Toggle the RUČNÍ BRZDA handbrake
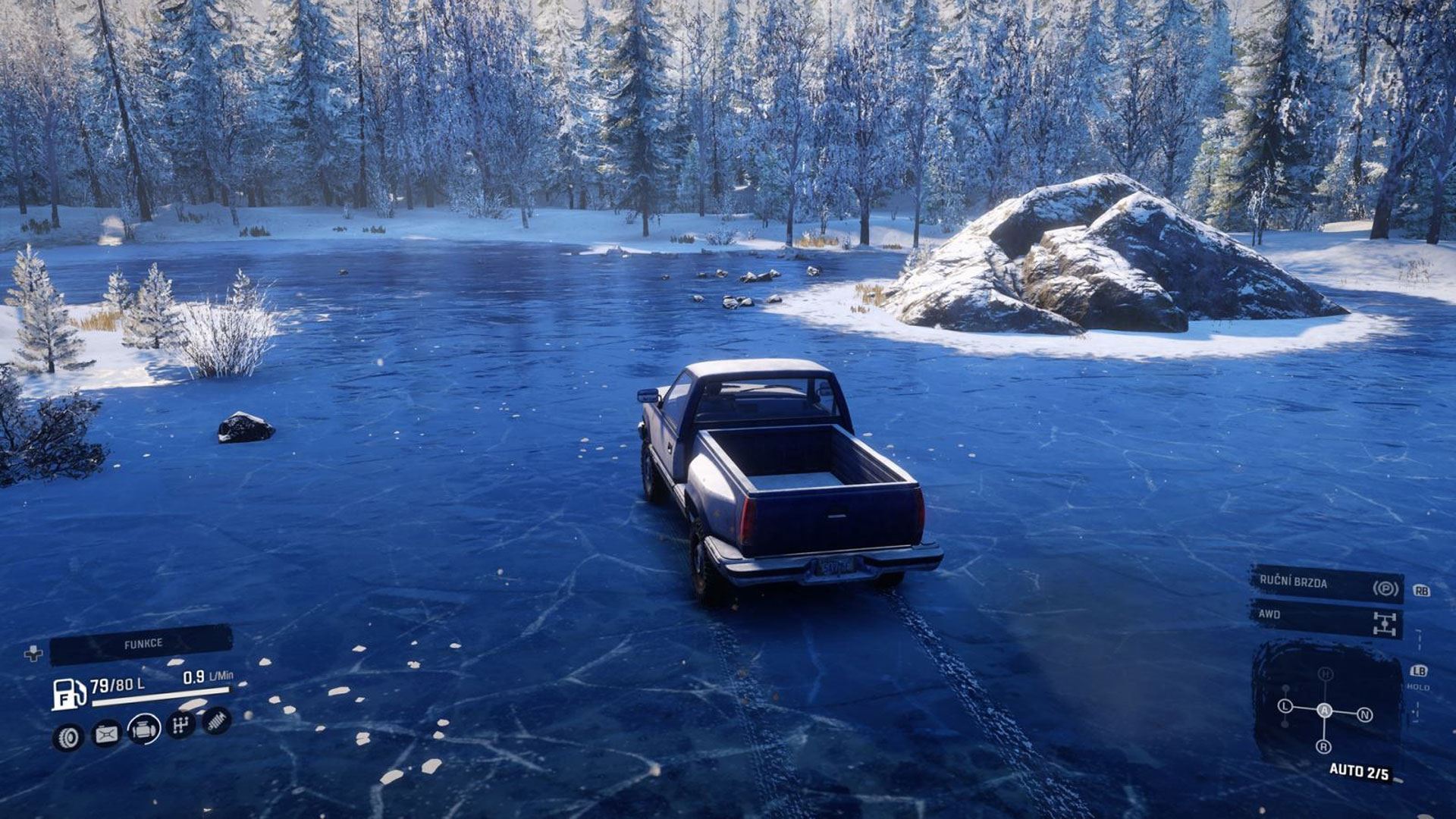Screen dimensions: 1456x819 pyautogui.click(x=1326, y=585)
